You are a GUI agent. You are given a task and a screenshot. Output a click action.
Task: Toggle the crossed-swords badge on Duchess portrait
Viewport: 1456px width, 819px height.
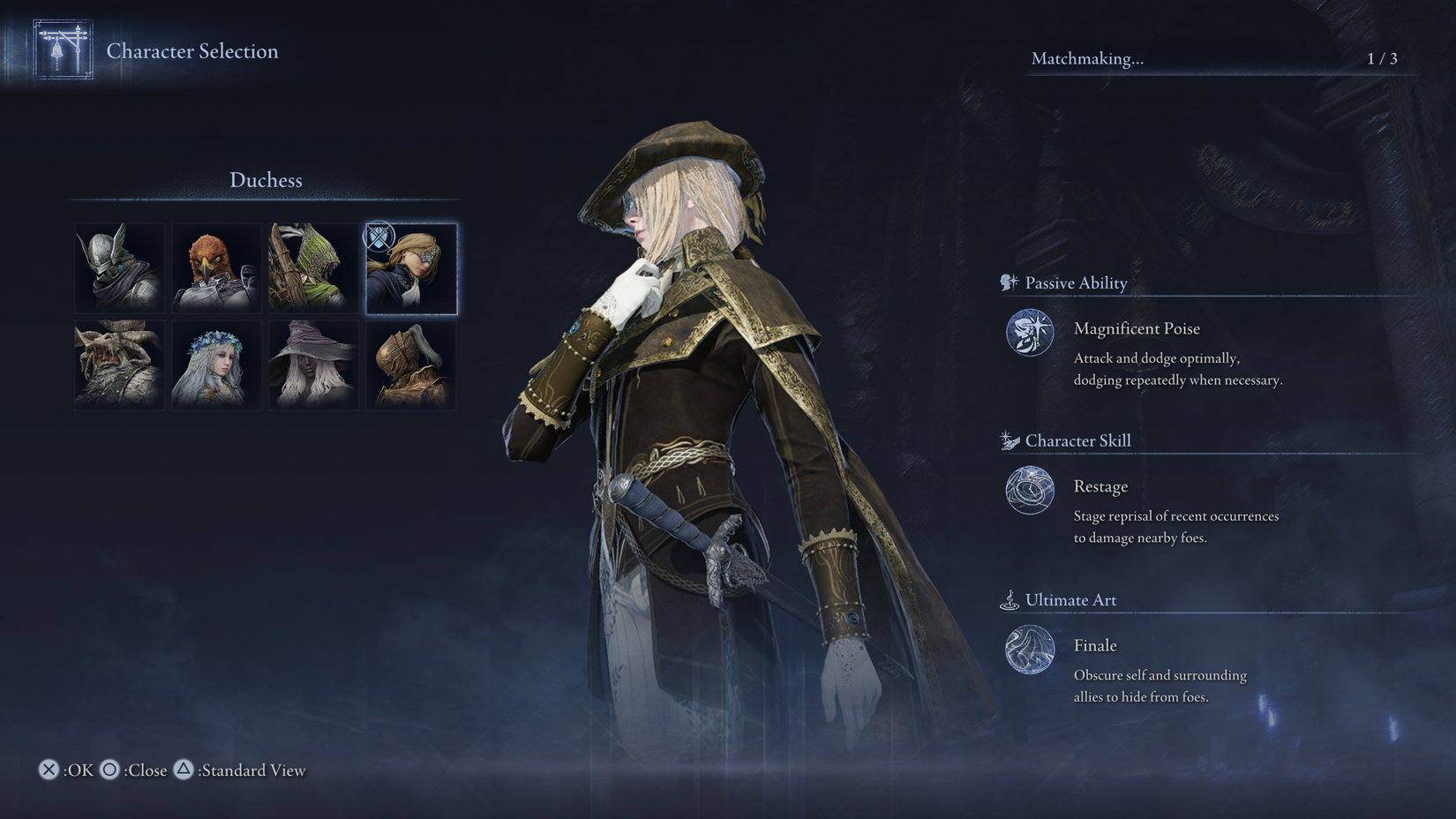tap(378, 237)
